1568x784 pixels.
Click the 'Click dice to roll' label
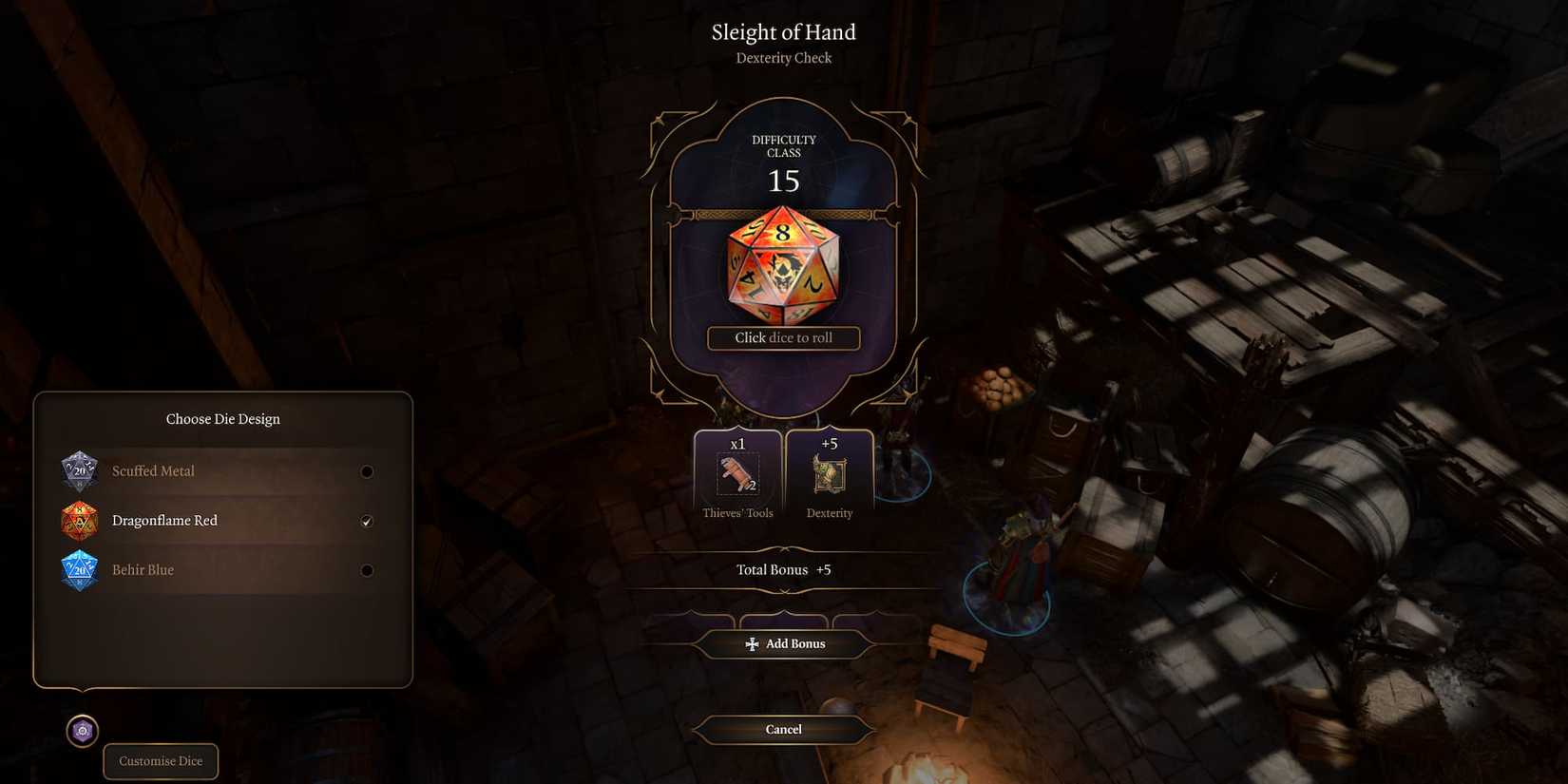point(783,337)
